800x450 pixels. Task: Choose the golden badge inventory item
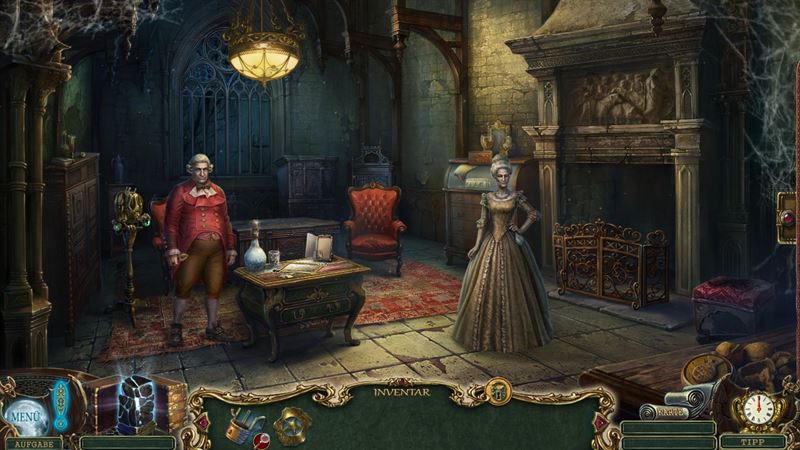[x=292, y=425]
